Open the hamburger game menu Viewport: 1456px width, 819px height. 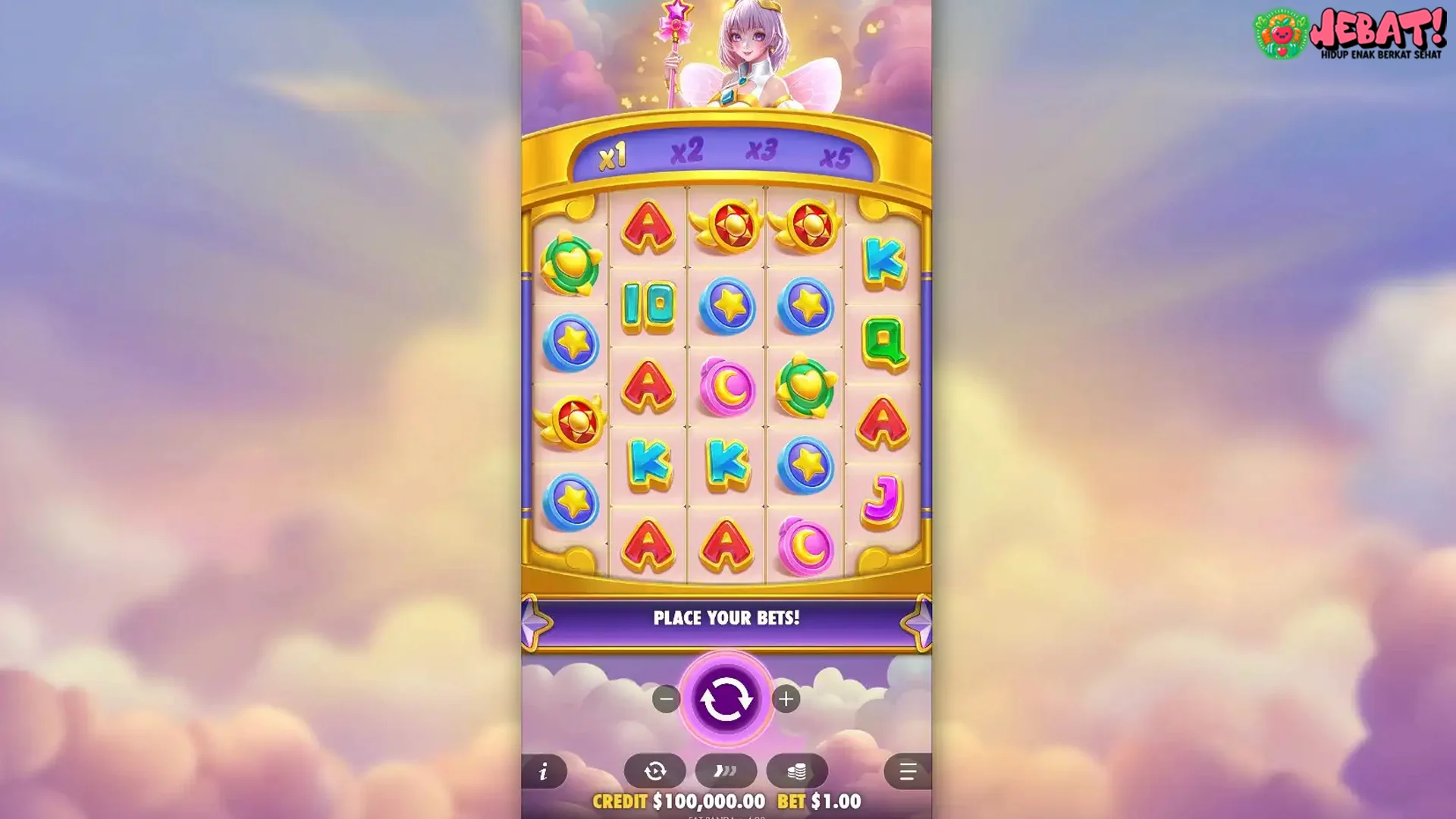pyautogui.click(x=911, y=770)
